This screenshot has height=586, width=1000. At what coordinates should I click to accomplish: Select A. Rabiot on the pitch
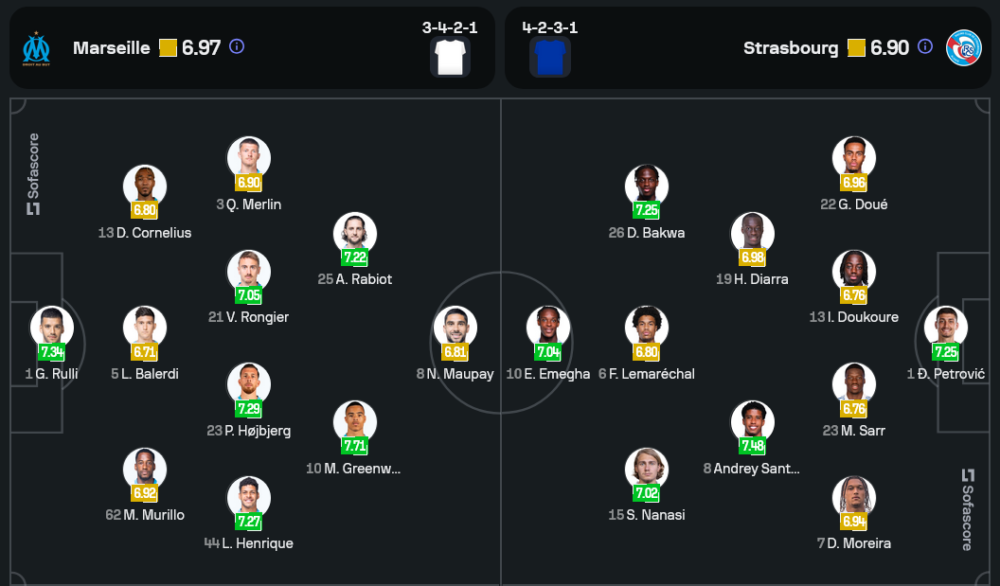[x=355, y=234]
